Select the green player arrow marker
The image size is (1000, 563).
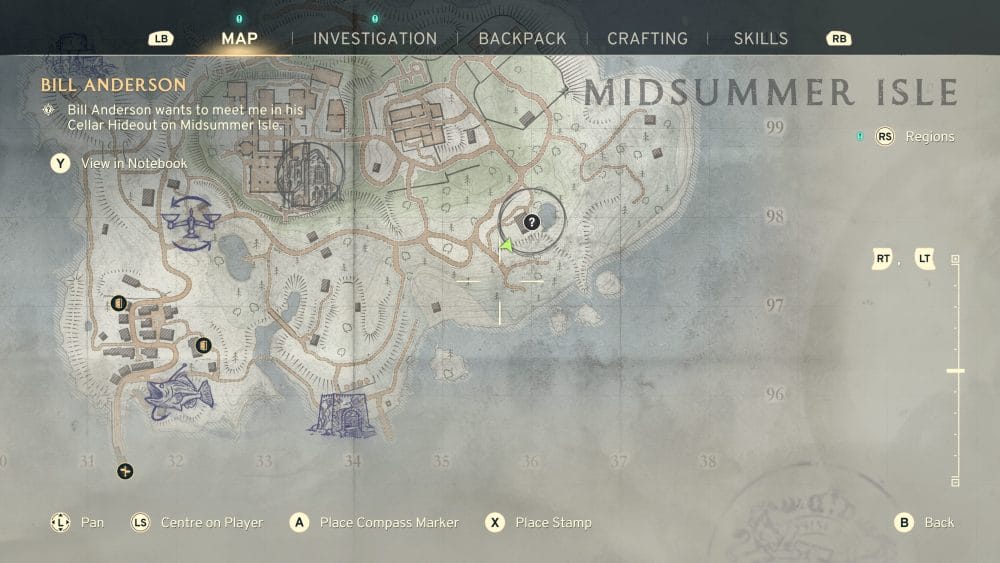pyautogui.click(x=507, y=245)
